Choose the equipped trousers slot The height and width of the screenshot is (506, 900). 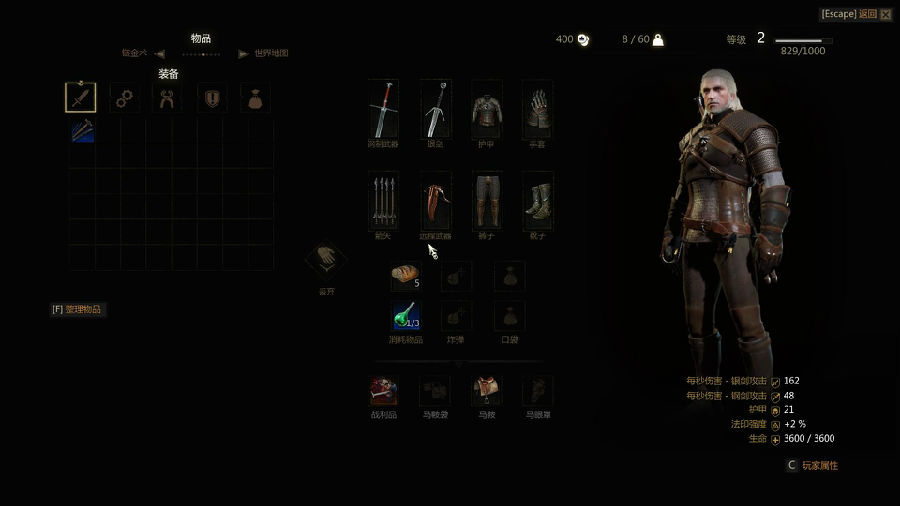point(486,201)
